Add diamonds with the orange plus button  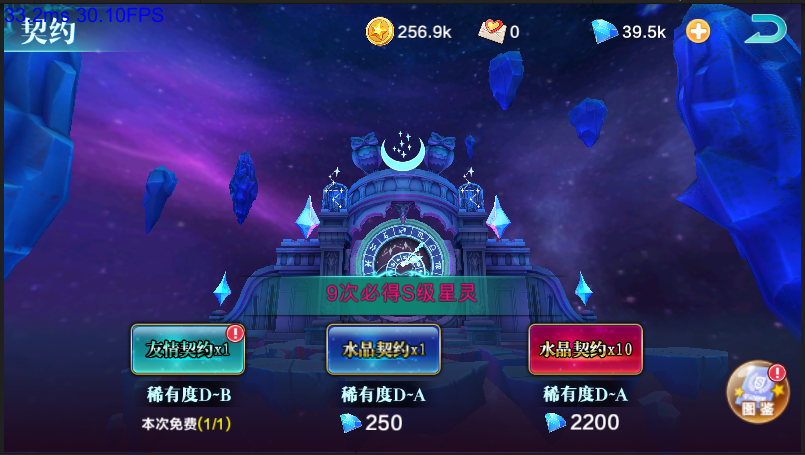698,31
